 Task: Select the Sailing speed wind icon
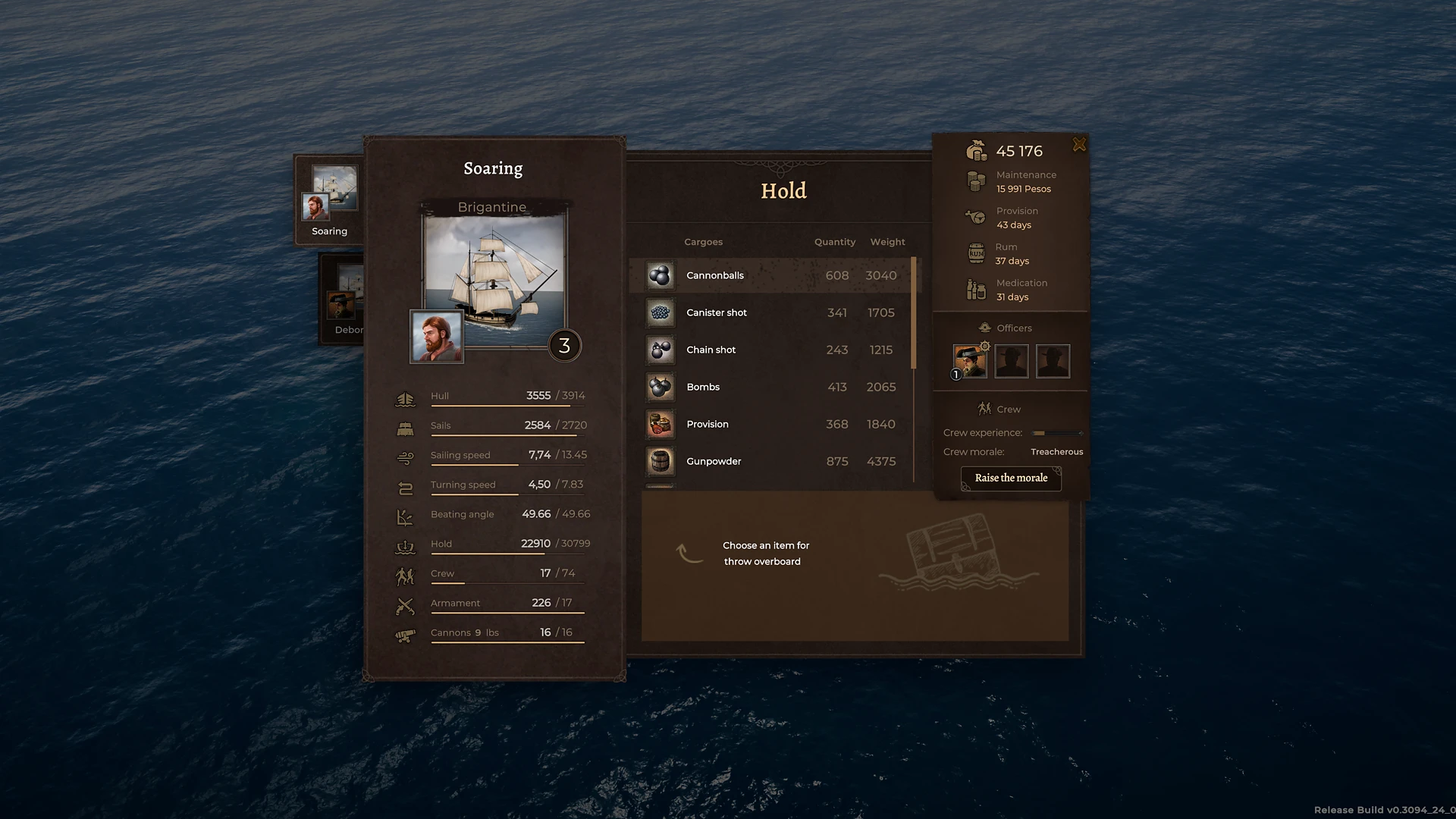pos(406,455)
